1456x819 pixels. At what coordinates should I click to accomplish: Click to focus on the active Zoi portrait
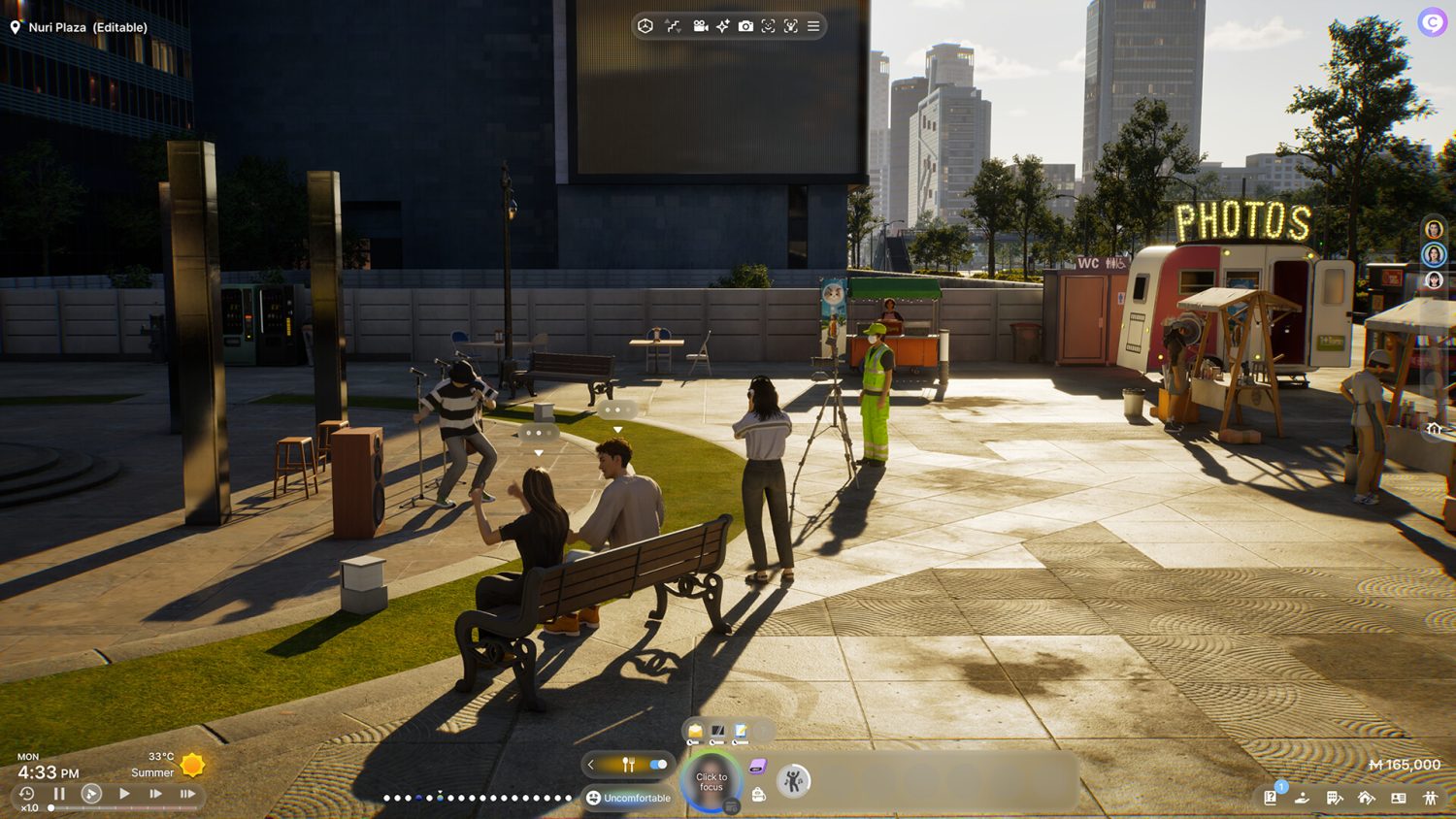point(711,779)
